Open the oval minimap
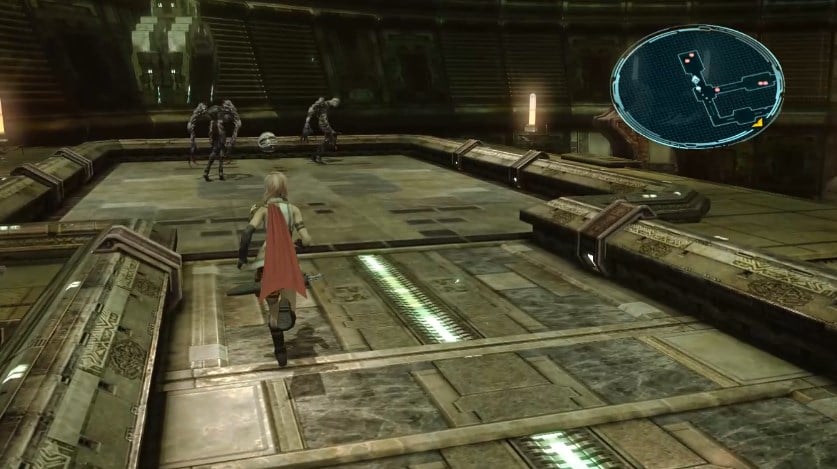837x469 pixels. [699, 86]
